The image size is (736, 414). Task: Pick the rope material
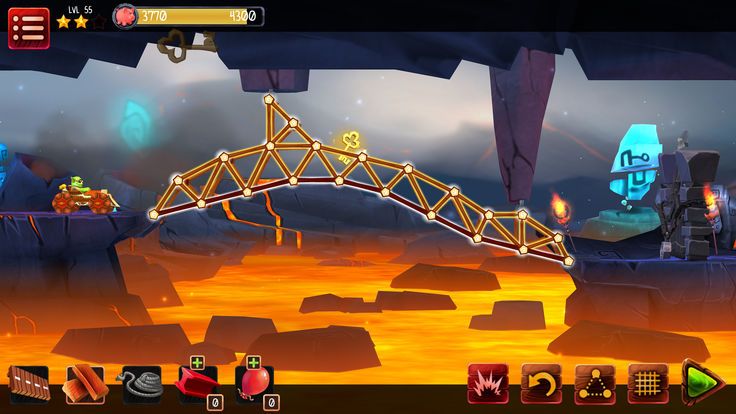click(x=141, y=384)
